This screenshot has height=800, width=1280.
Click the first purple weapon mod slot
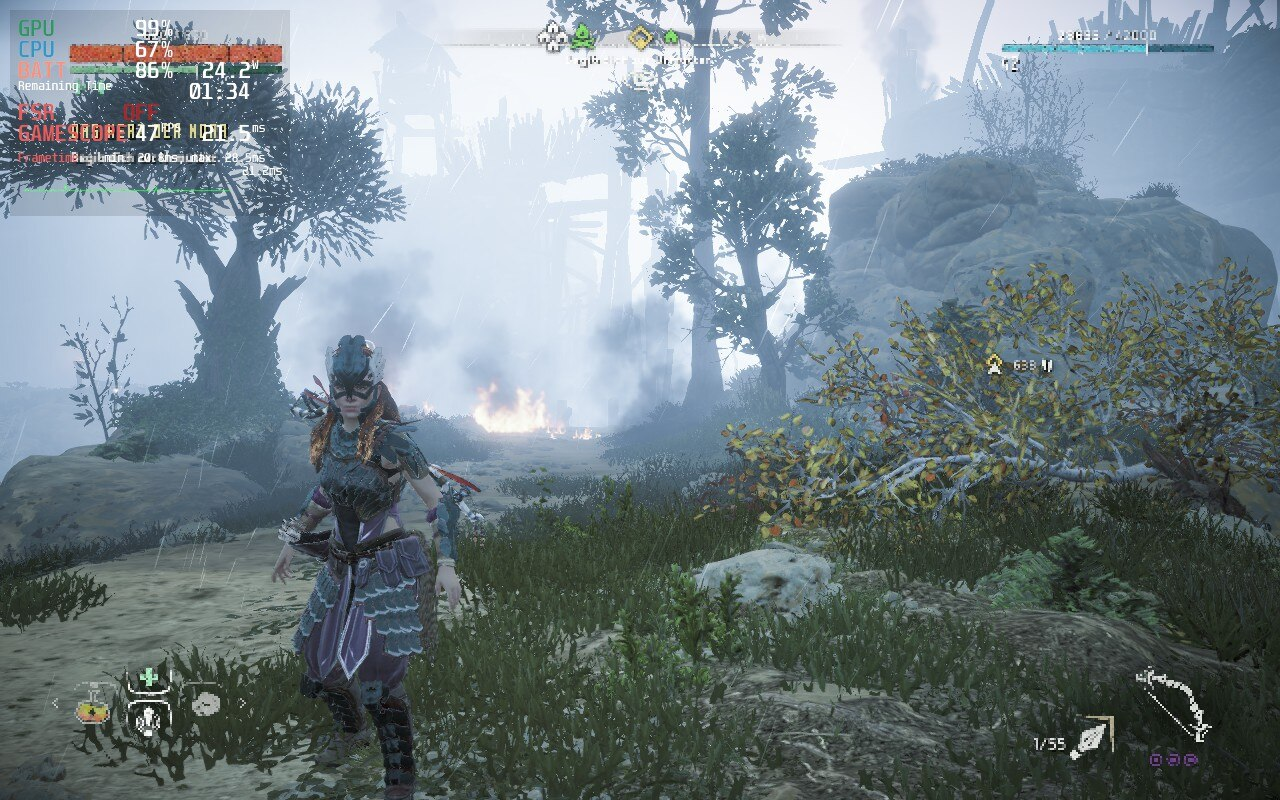pos(1155,759)
